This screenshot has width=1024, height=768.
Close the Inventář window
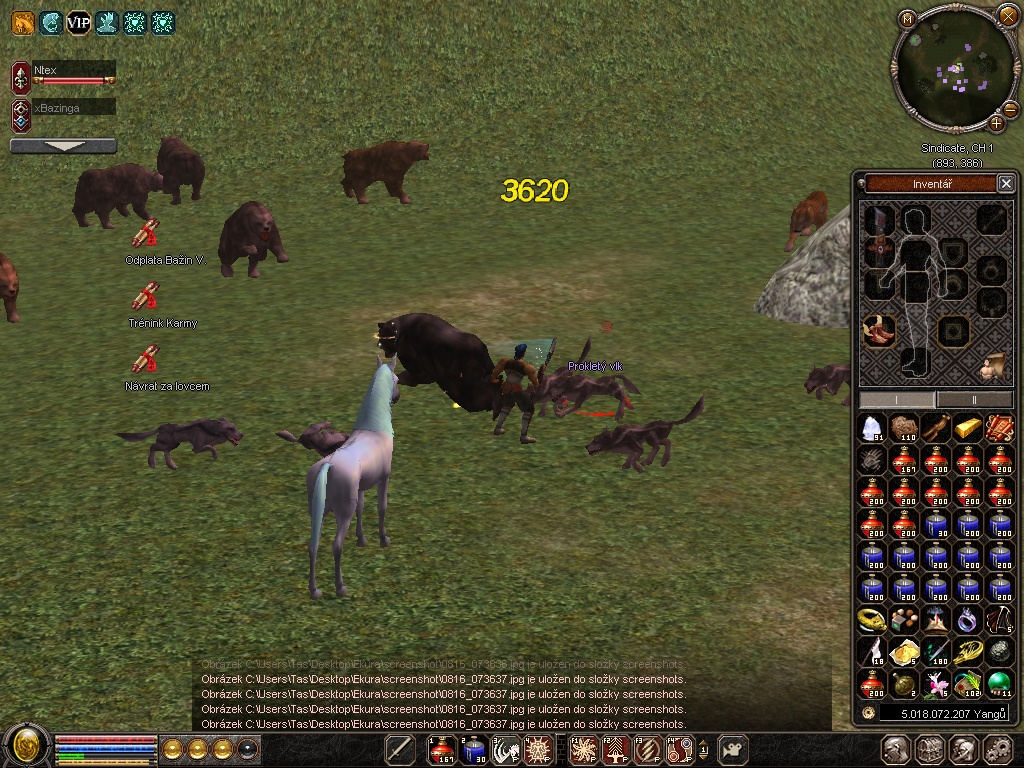(x=1006, y=183)
